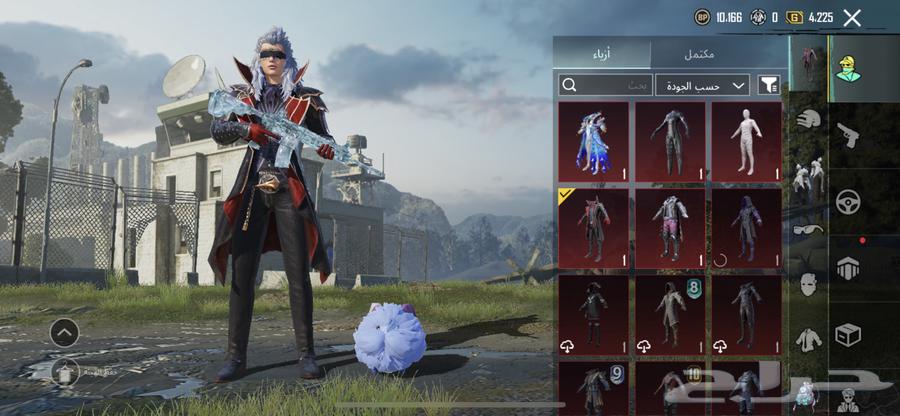
Task: Switch to the أزياء outfits tab
Action: pyautogui.click(x=602, y=54)
